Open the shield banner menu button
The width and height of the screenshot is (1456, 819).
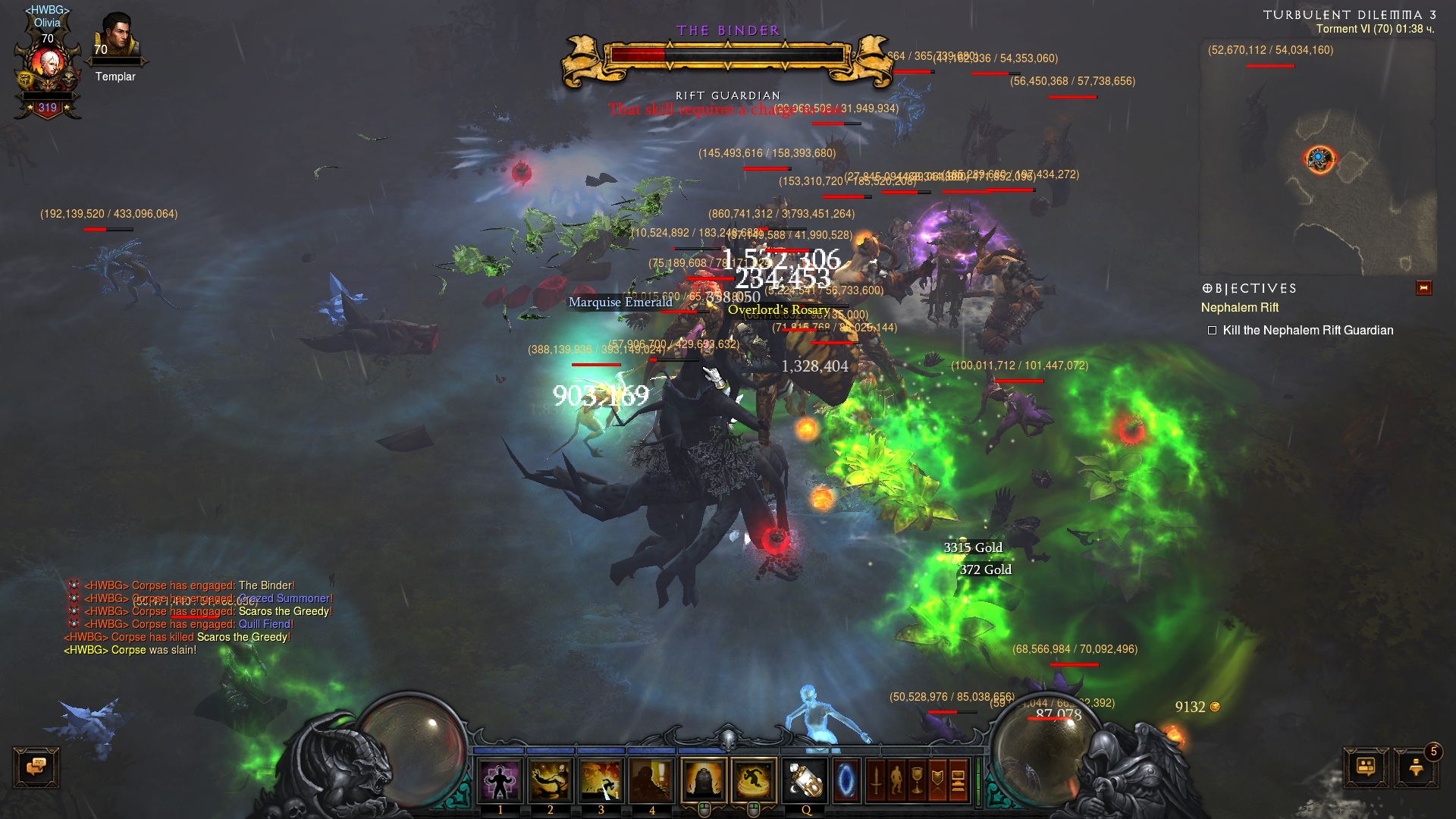pos(937,780)
